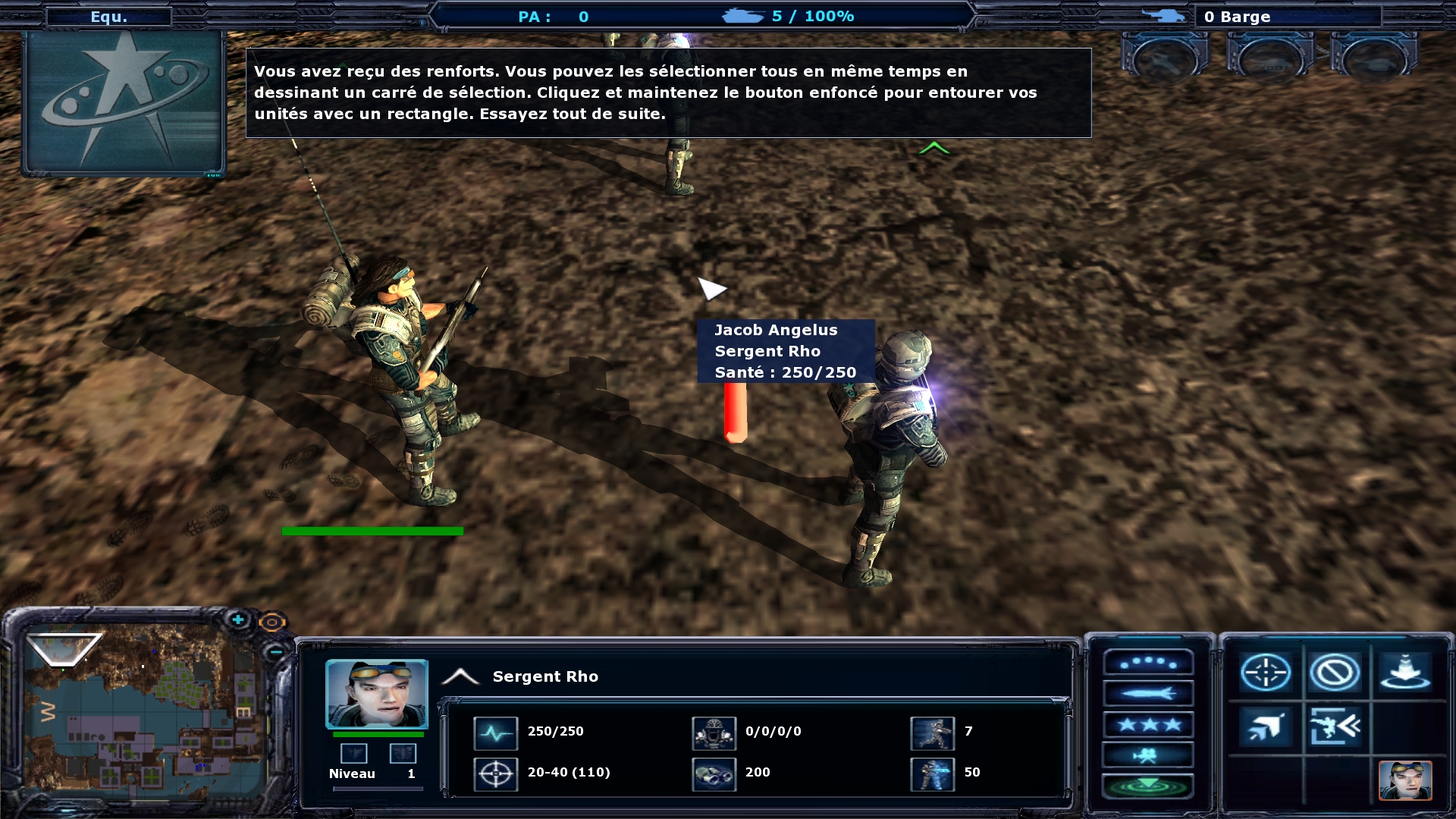Click the small hero portrait in command panel
This screenshot has width=1456, height=819.
(x=1404, y=780)
